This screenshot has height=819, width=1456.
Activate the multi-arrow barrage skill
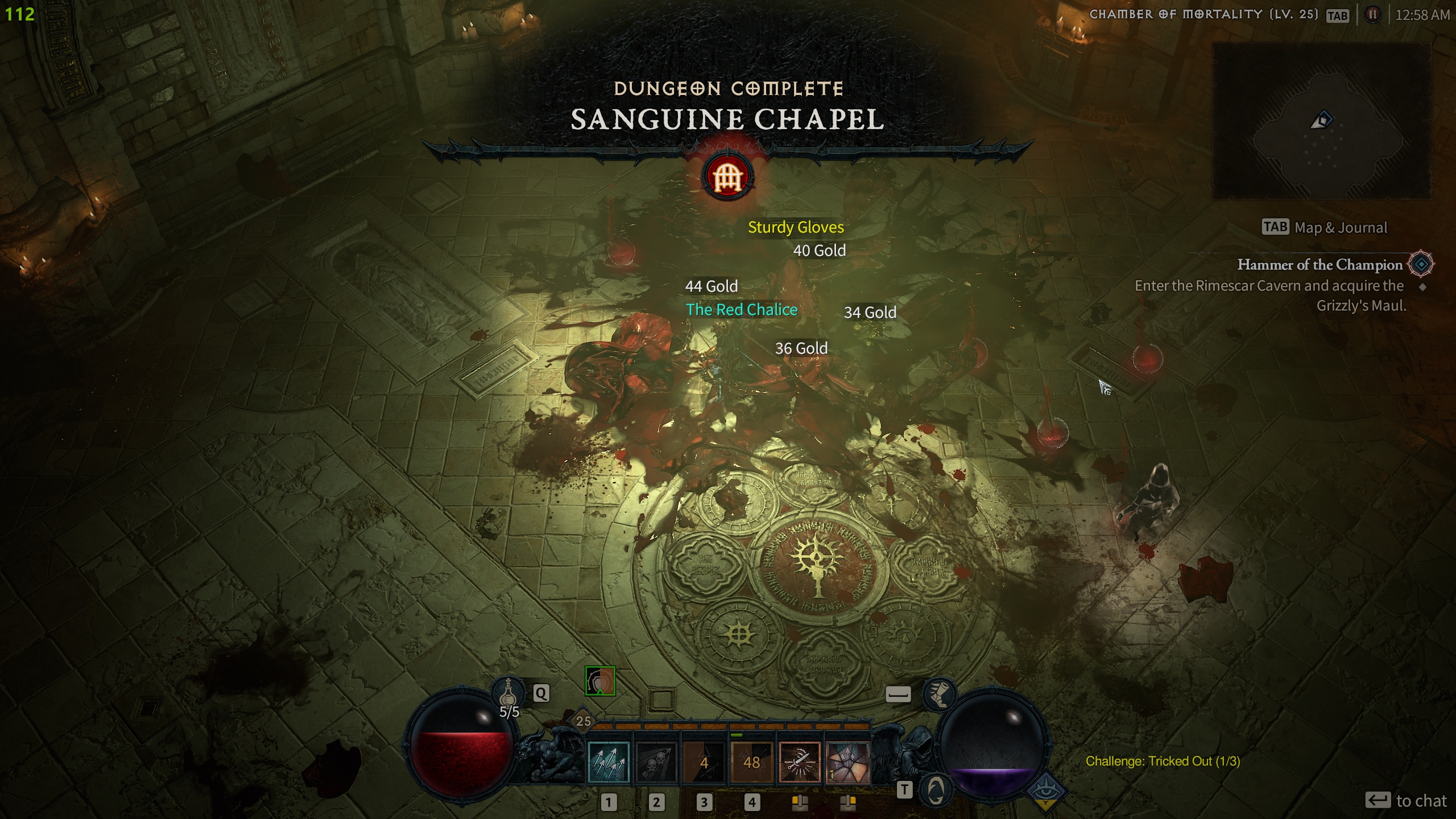point(609,762)
